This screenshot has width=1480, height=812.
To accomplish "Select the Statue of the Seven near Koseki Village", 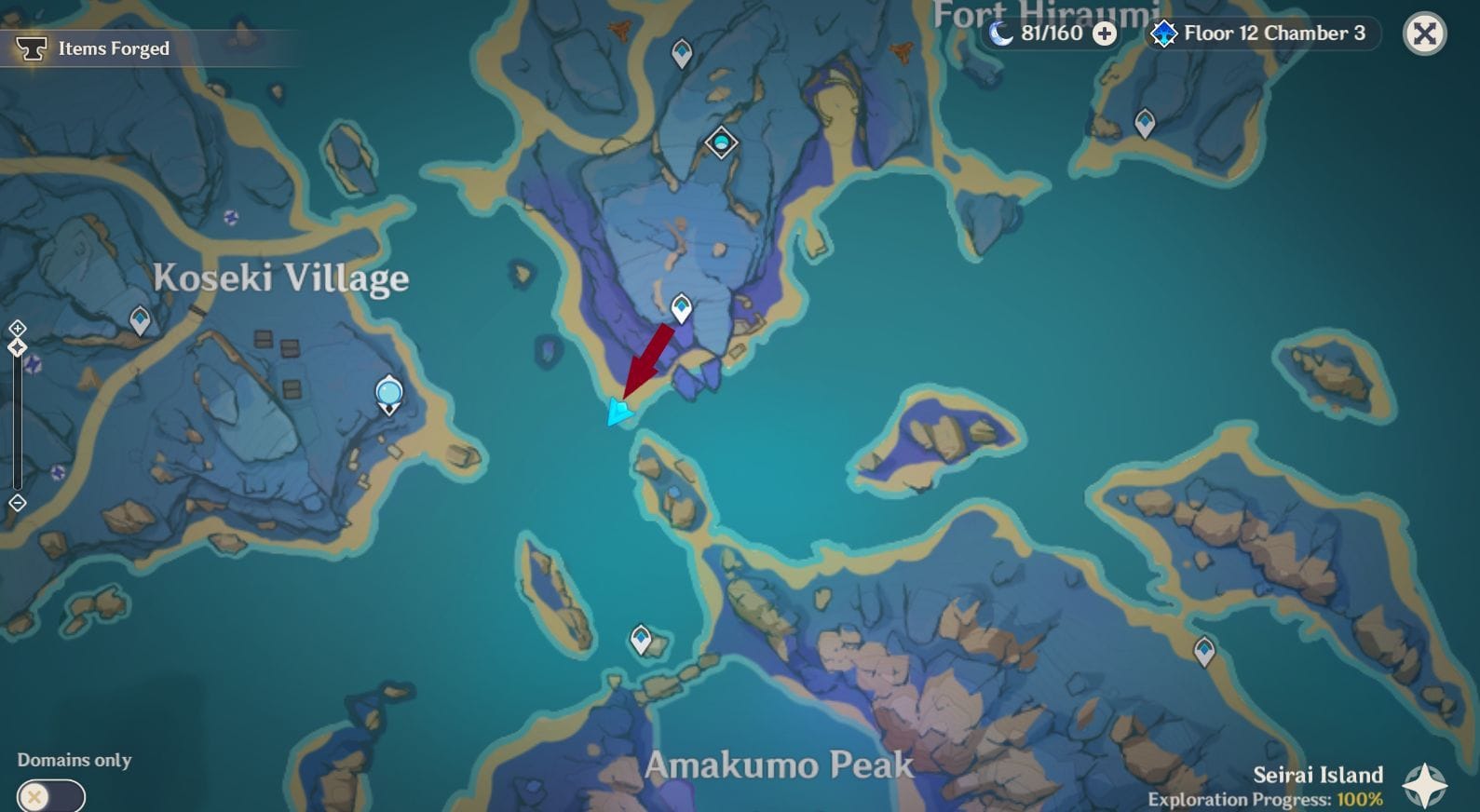I will (x=387, y=393).
